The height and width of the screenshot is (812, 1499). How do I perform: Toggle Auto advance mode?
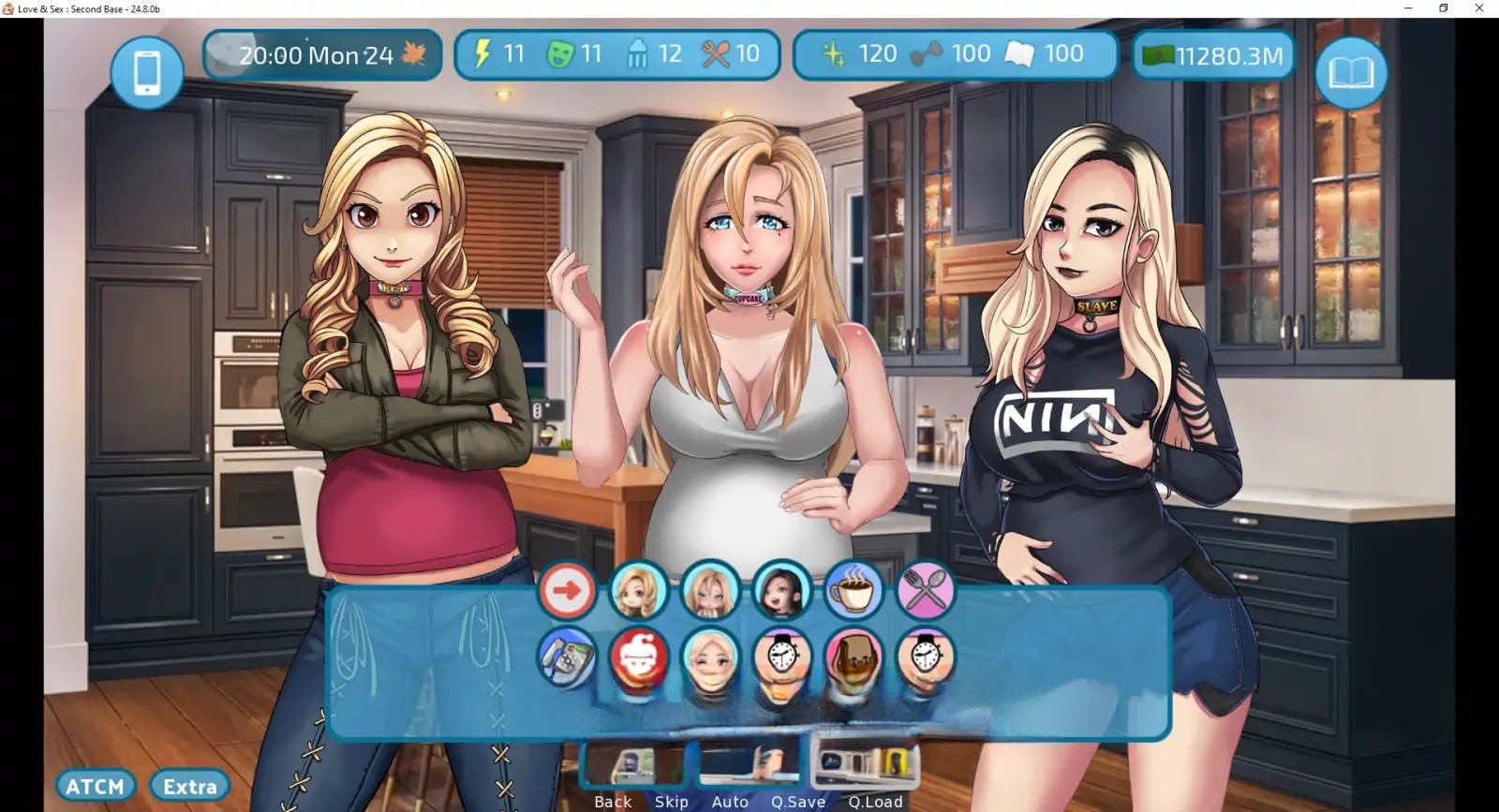point(730,802)
